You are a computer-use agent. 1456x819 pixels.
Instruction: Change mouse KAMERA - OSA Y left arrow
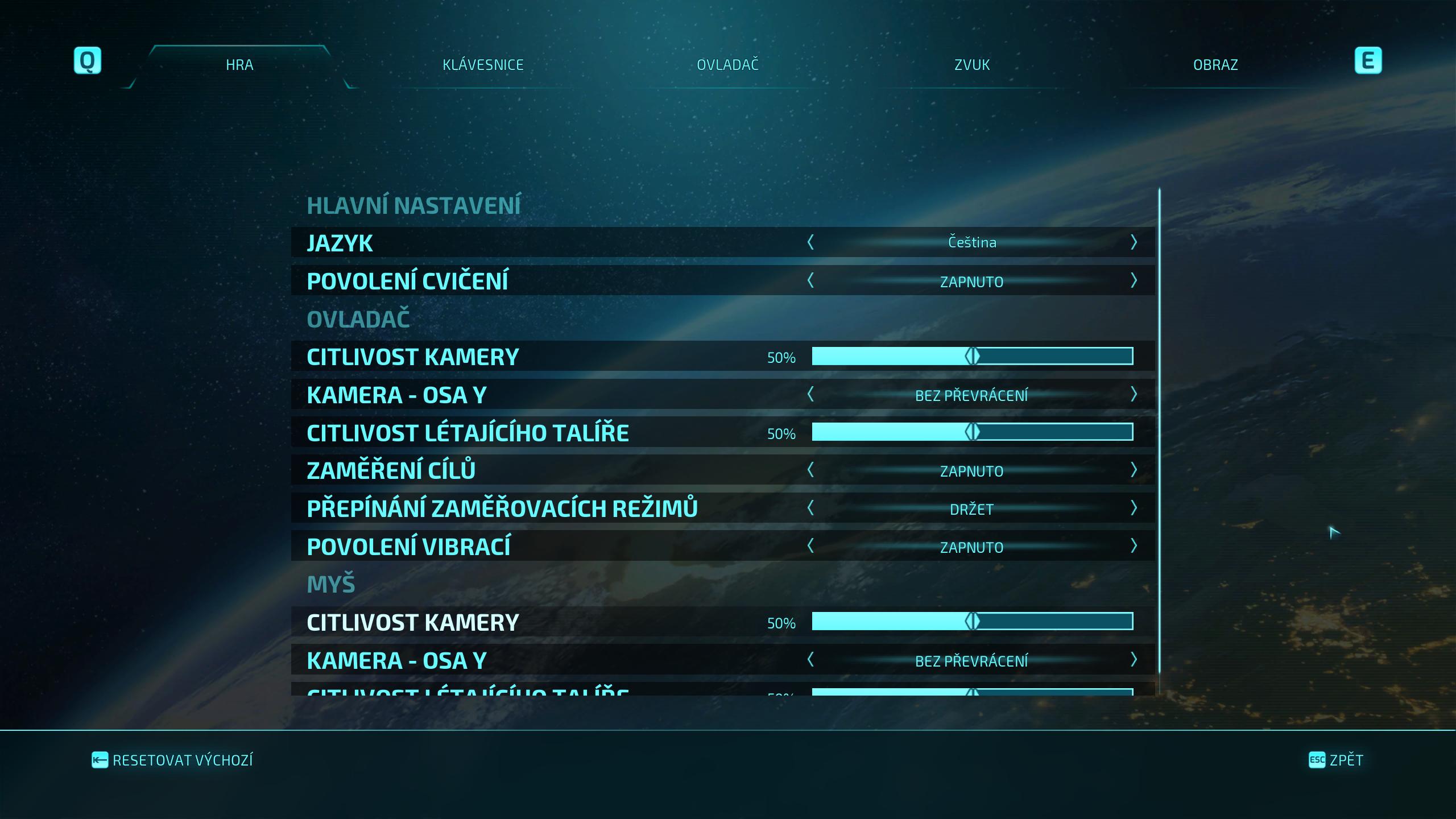[x=810, y=660]
